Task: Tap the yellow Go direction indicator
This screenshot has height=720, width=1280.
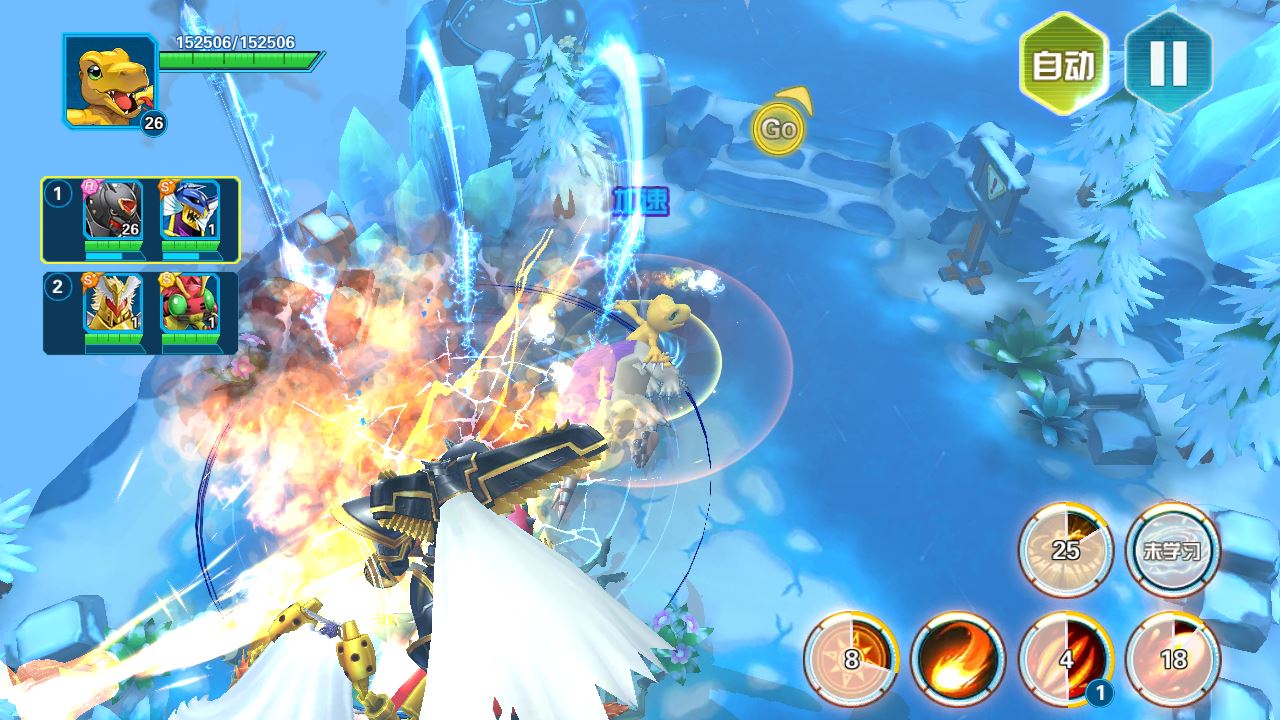Action: coord(778,128)
